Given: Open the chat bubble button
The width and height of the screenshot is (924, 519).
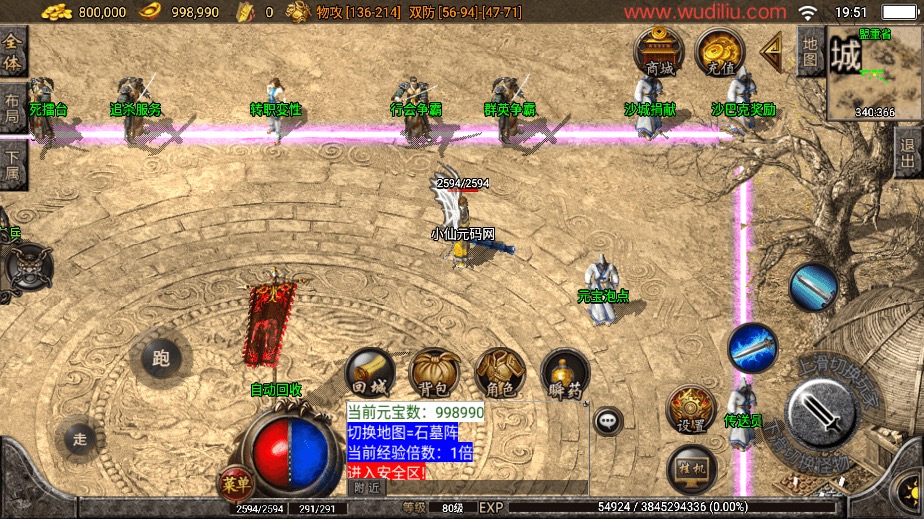Looking at the screenshot, I should pyautogui.click(x=608, y=421).
